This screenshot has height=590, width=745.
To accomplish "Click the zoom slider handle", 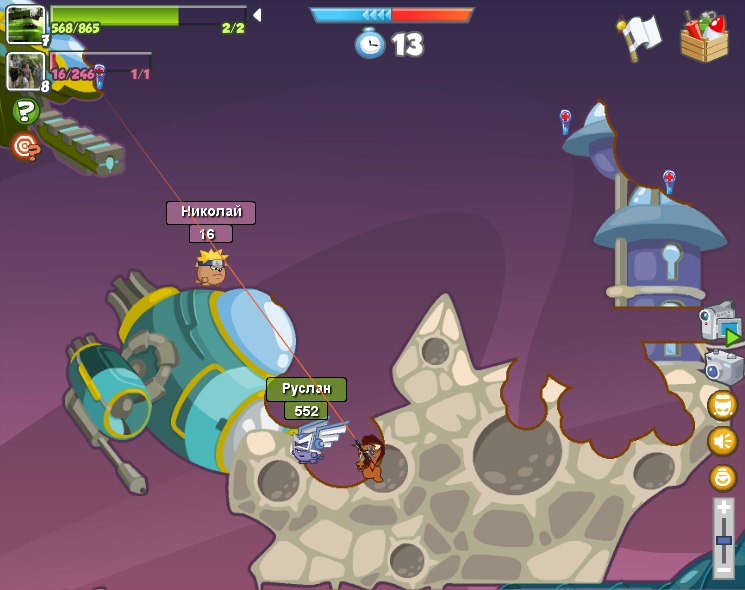I will tap(723, 540).
